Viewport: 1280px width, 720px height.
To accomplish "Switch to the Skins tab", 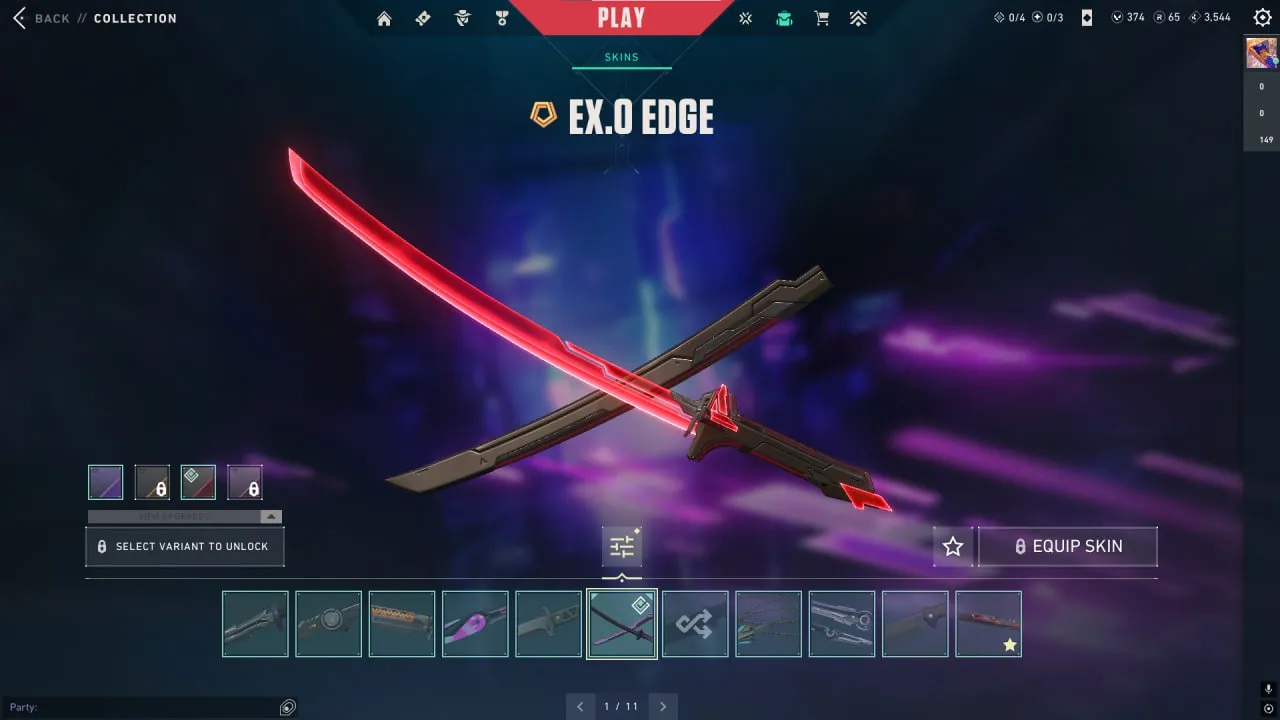I will [621, 57].
